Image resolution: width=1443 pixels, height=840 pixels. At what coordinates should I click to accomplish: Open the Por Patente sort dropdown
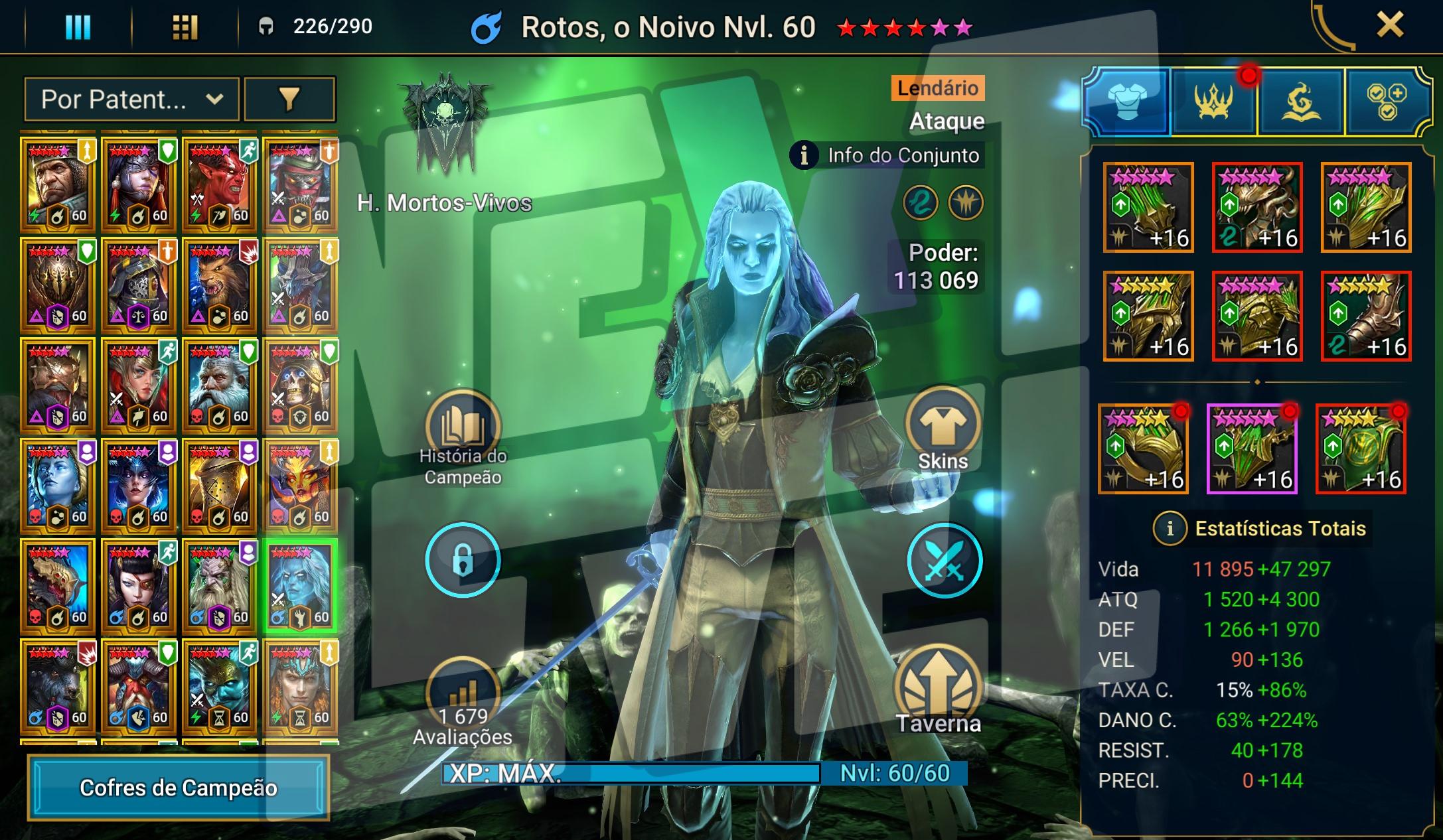(131, 100)
